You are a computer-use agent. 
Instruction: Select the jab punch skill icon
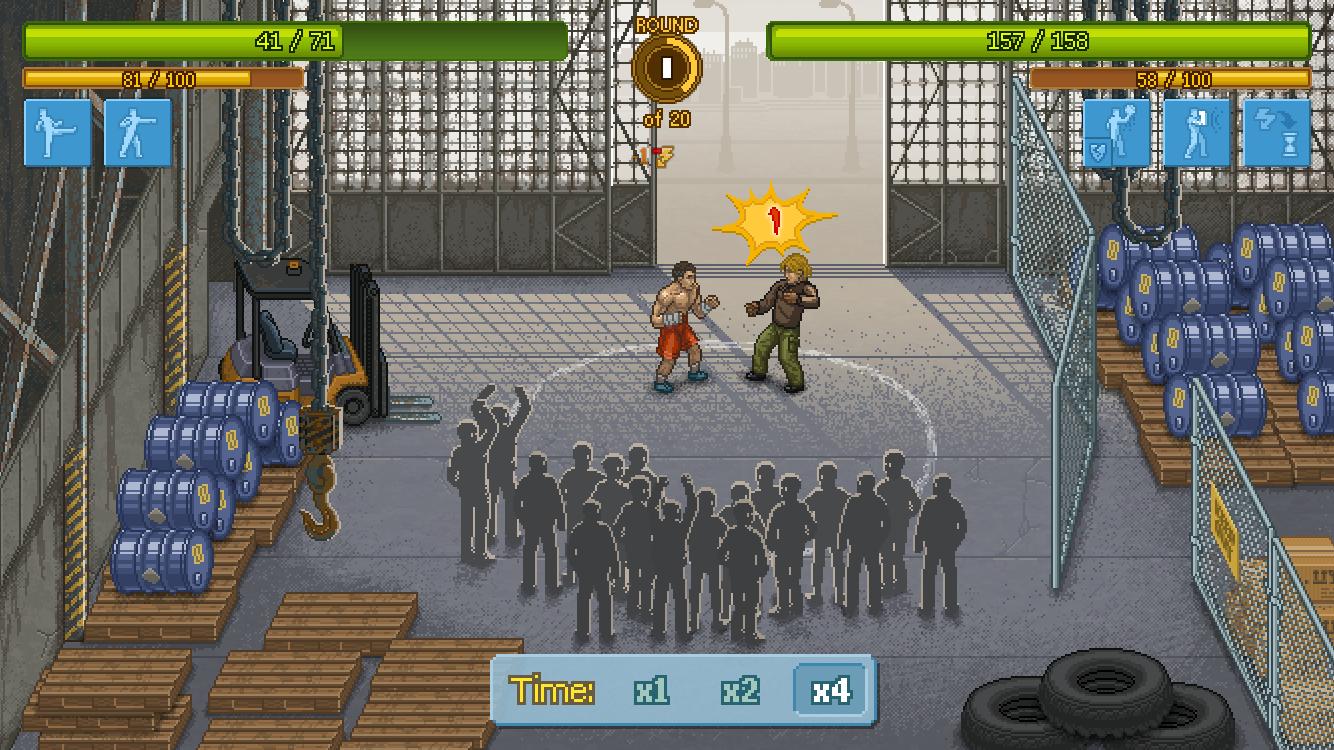pos(137,133)
